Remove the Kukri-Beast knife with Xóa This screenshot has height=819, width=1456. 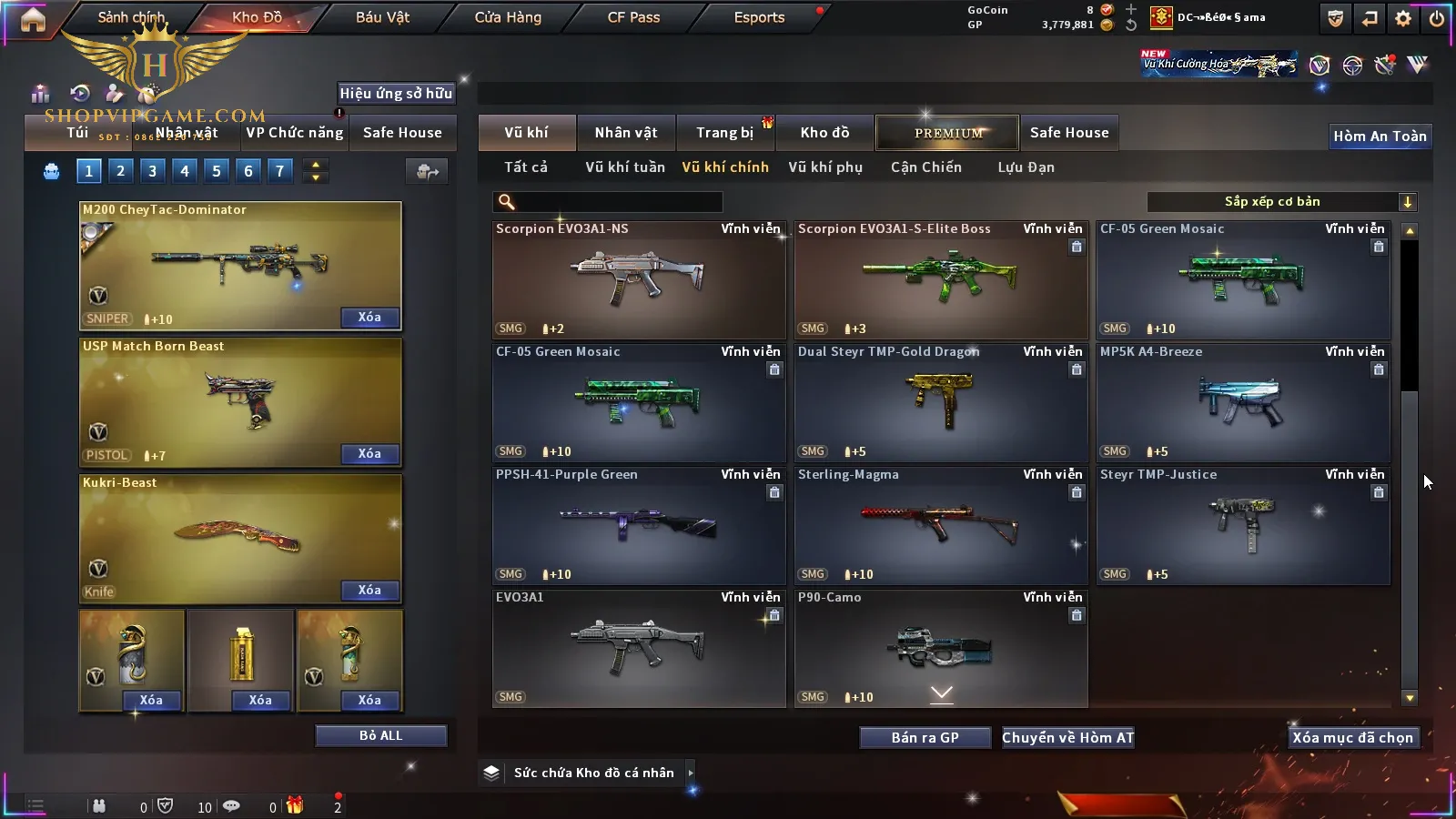click(369, 591)
